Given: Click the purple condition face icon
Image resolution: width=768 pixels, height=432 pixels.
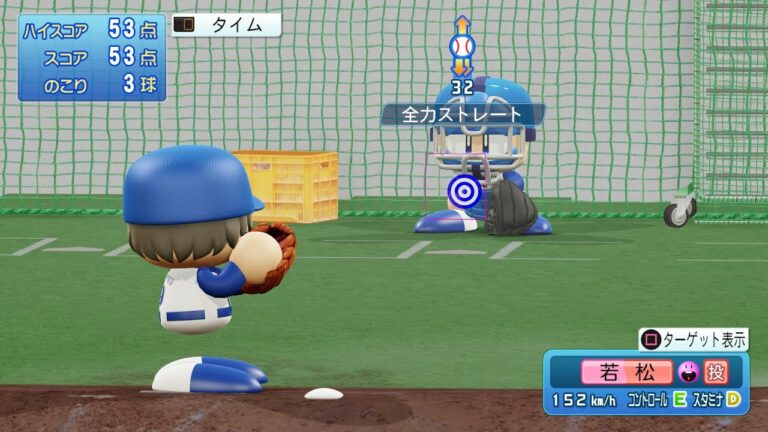Looking at the screenshot, I should (x=688, y=372).
